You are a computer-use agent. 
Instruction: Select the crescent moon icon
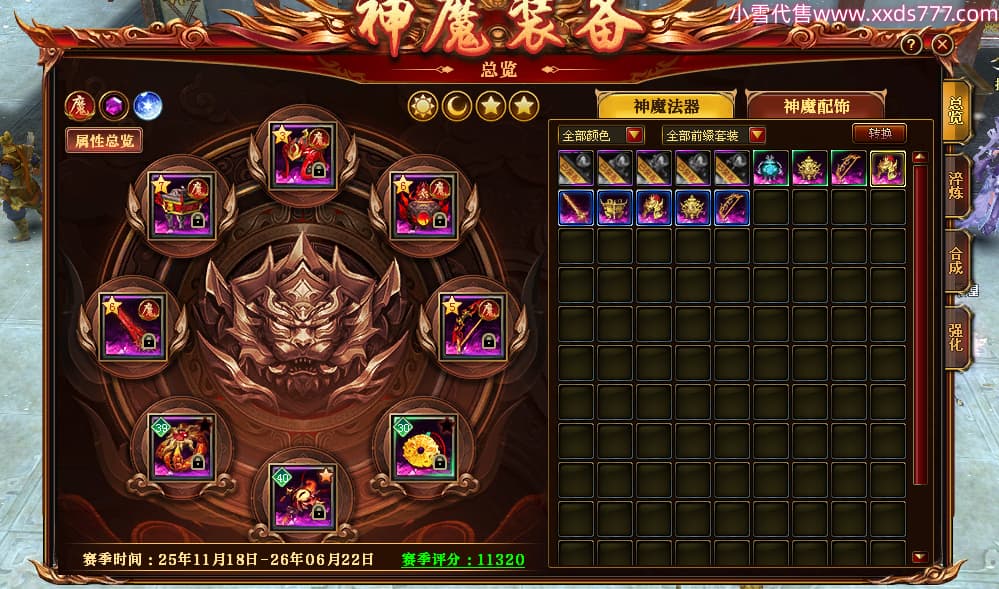point(457,105)
